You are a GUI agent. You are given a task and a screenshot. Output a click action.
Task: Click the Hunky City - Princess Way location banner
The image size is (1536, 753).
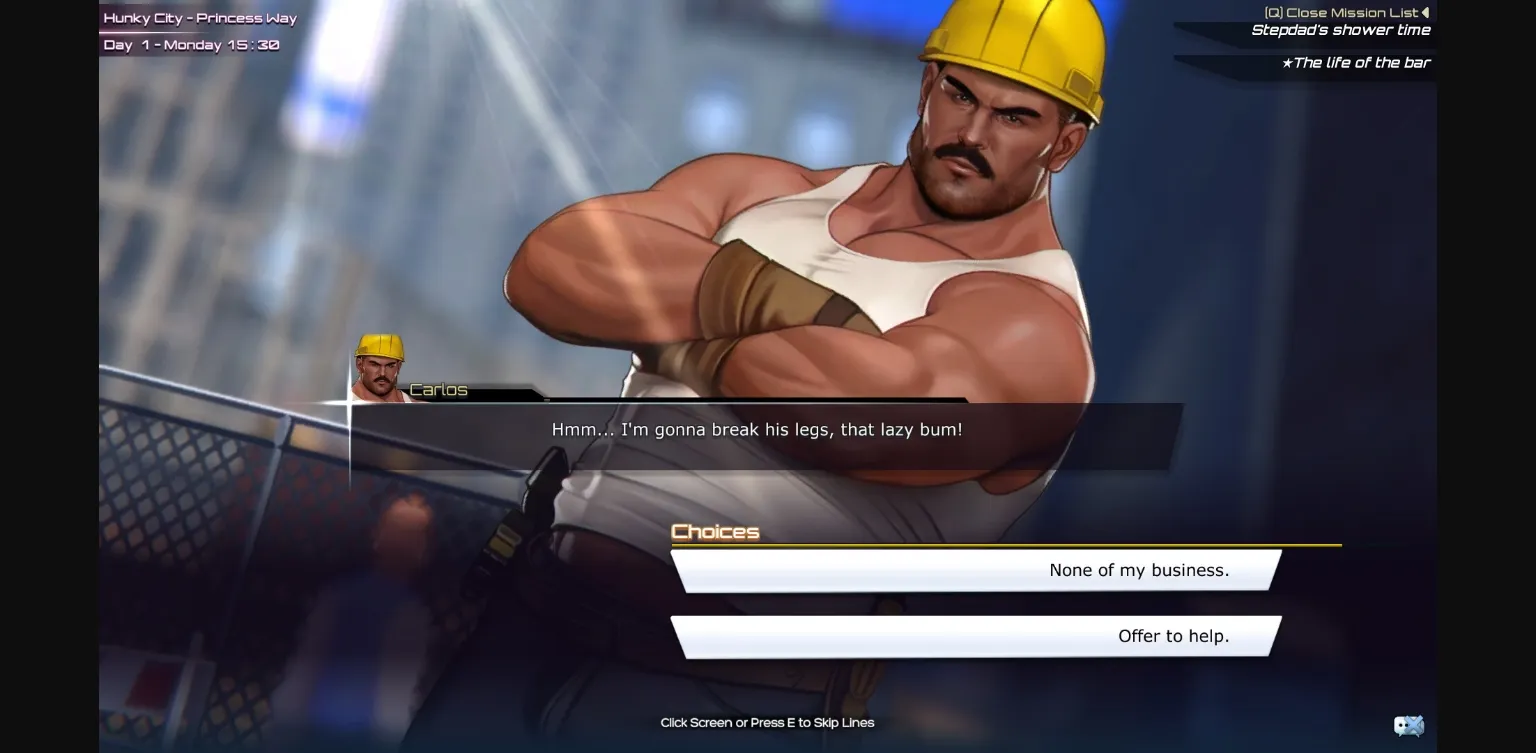click(x=198, y=17)
